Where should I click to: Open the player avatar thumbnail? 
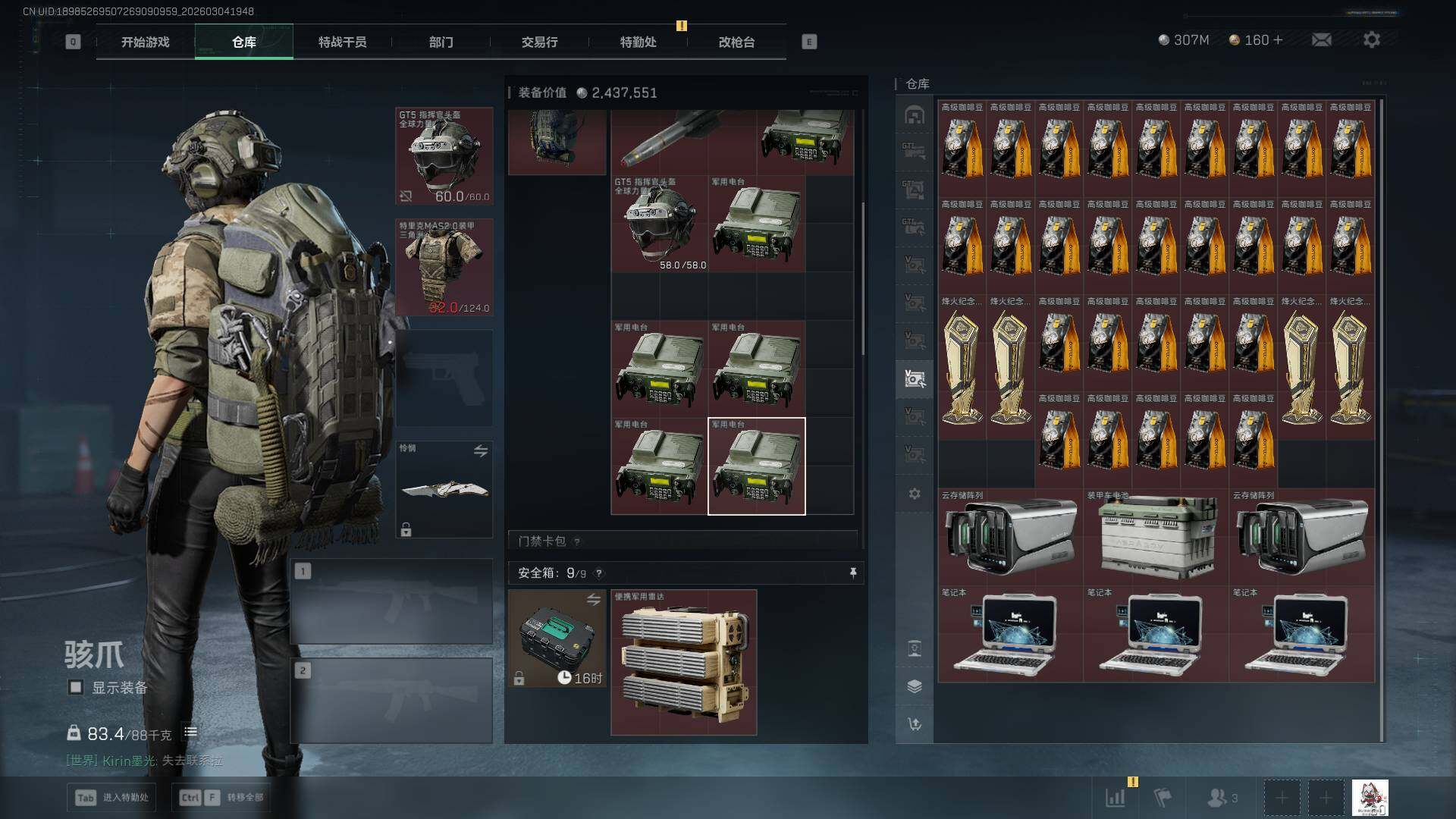(1370, 798)
